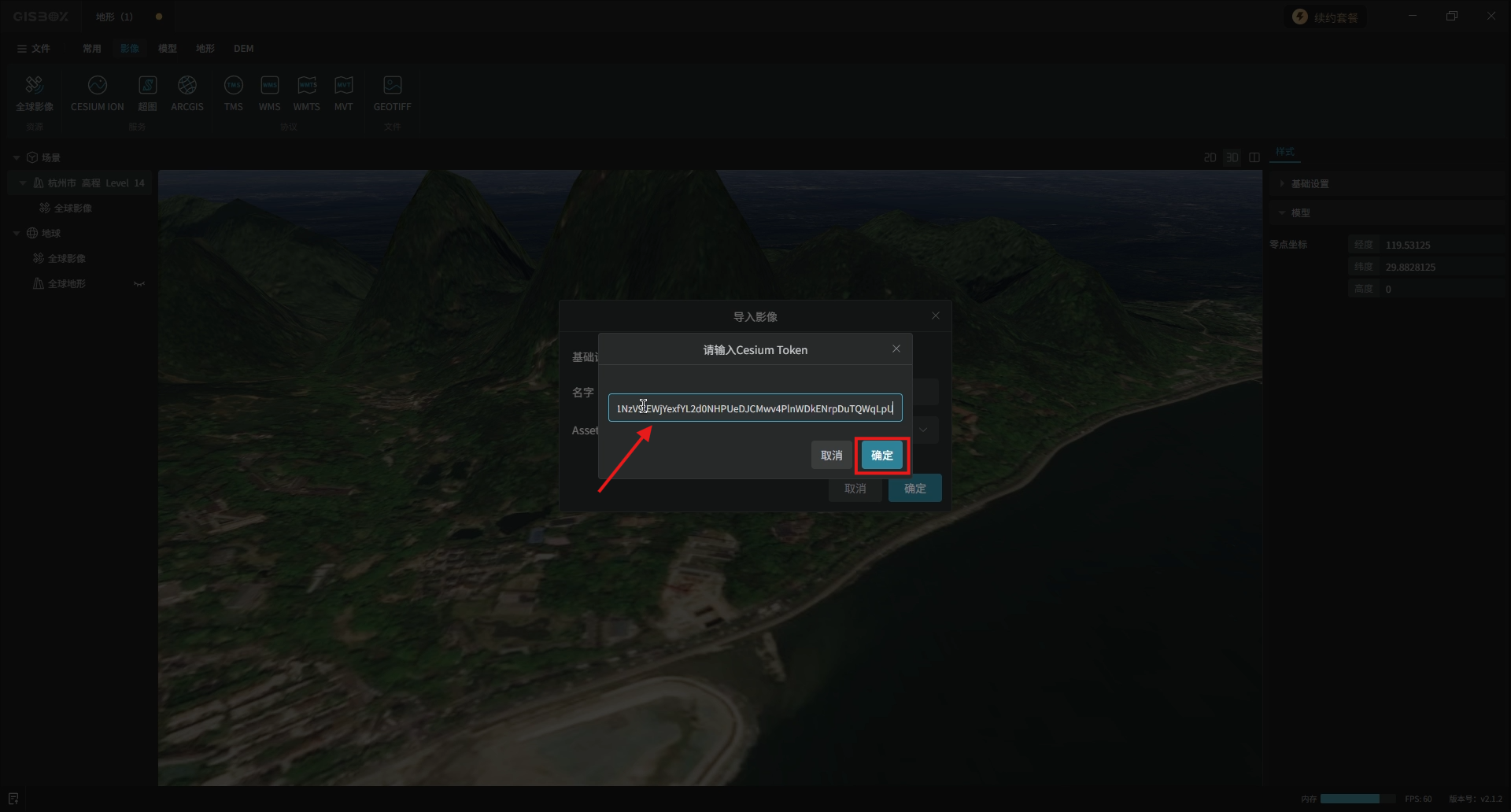Import a GEOTIFF file

392,93
